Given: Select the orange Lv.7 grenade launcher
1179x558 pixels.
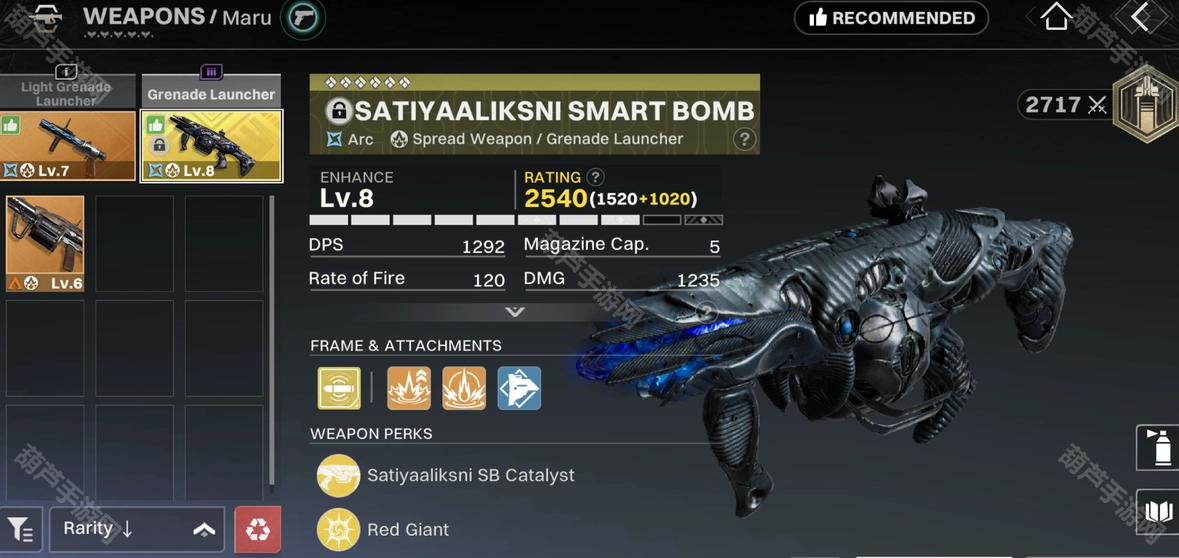Looking at the screenshot, I should click(69, 146).
